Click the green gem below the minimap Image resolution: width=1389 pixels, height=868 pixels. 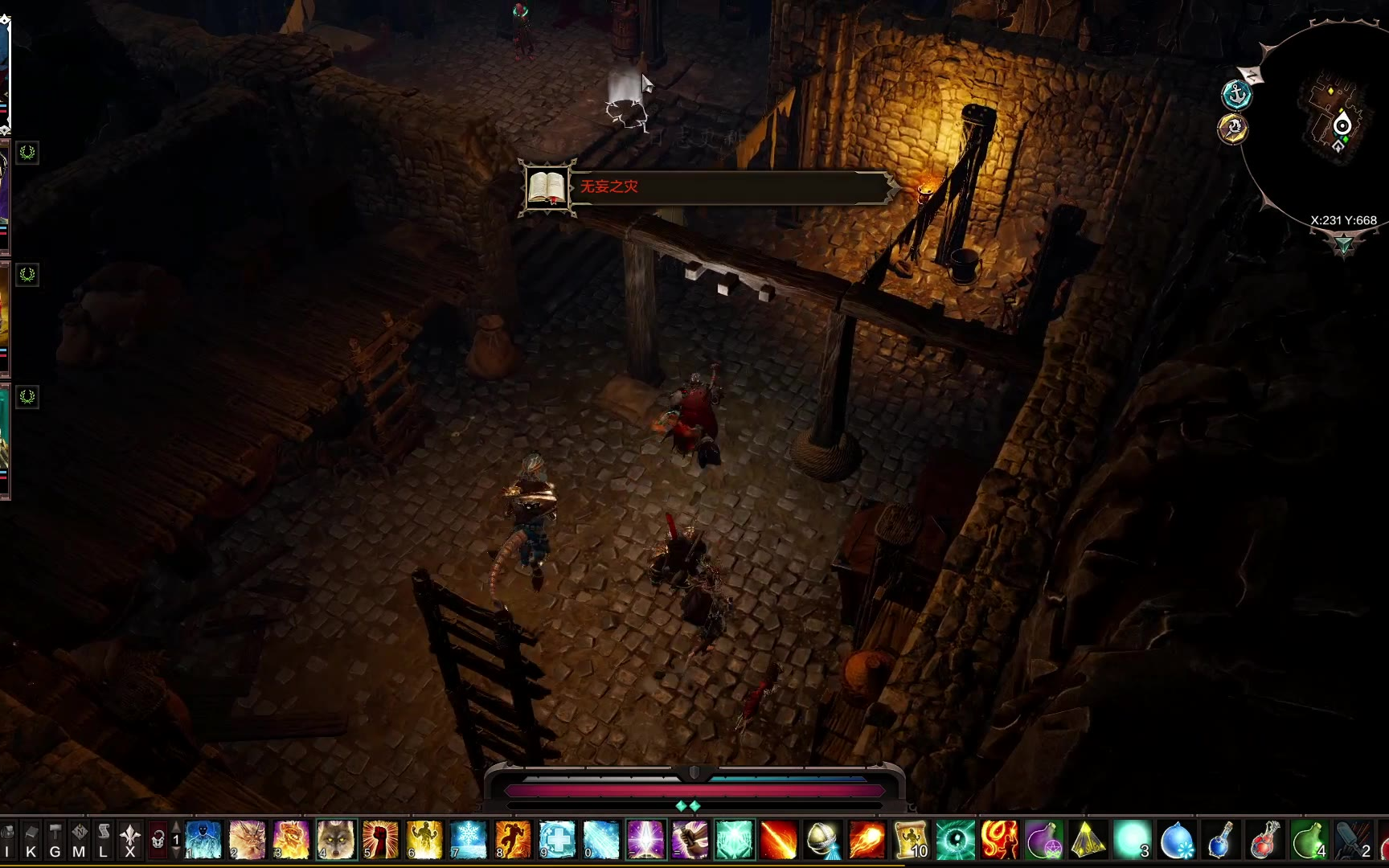click(1343, 244)
